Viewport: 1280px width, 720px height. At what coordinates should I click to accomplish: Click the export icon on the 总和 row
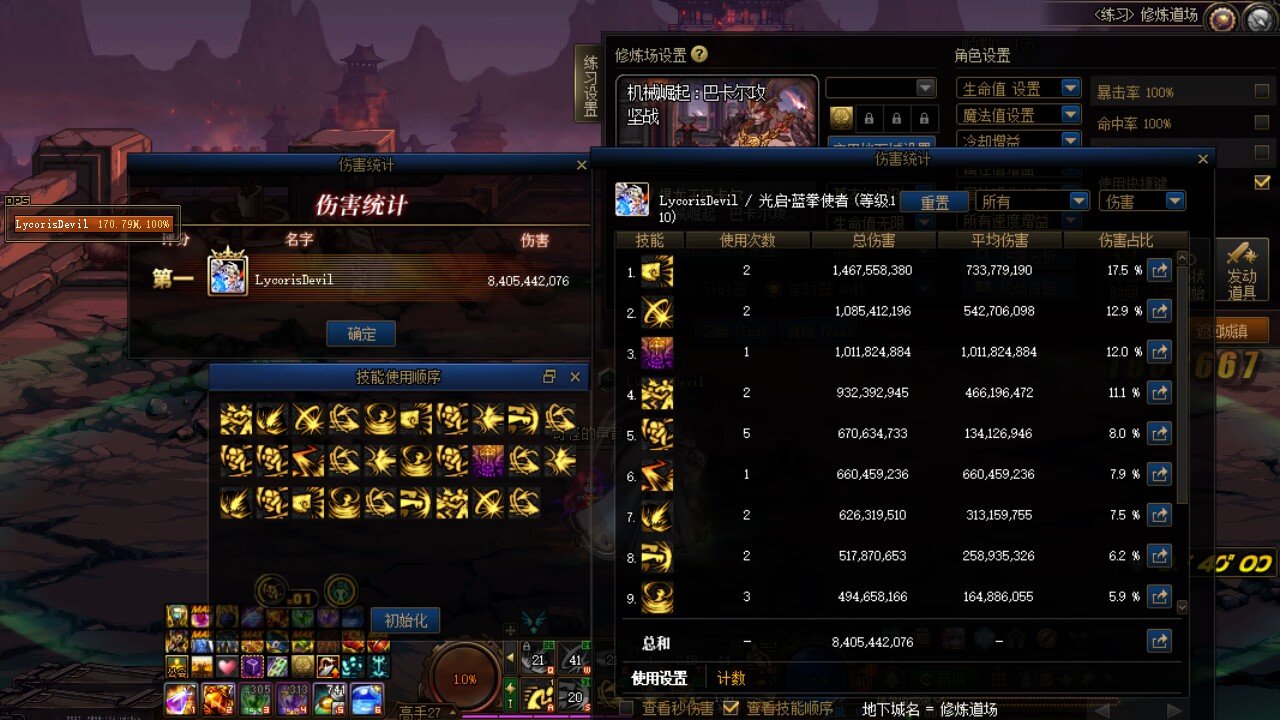point(1159,641)
